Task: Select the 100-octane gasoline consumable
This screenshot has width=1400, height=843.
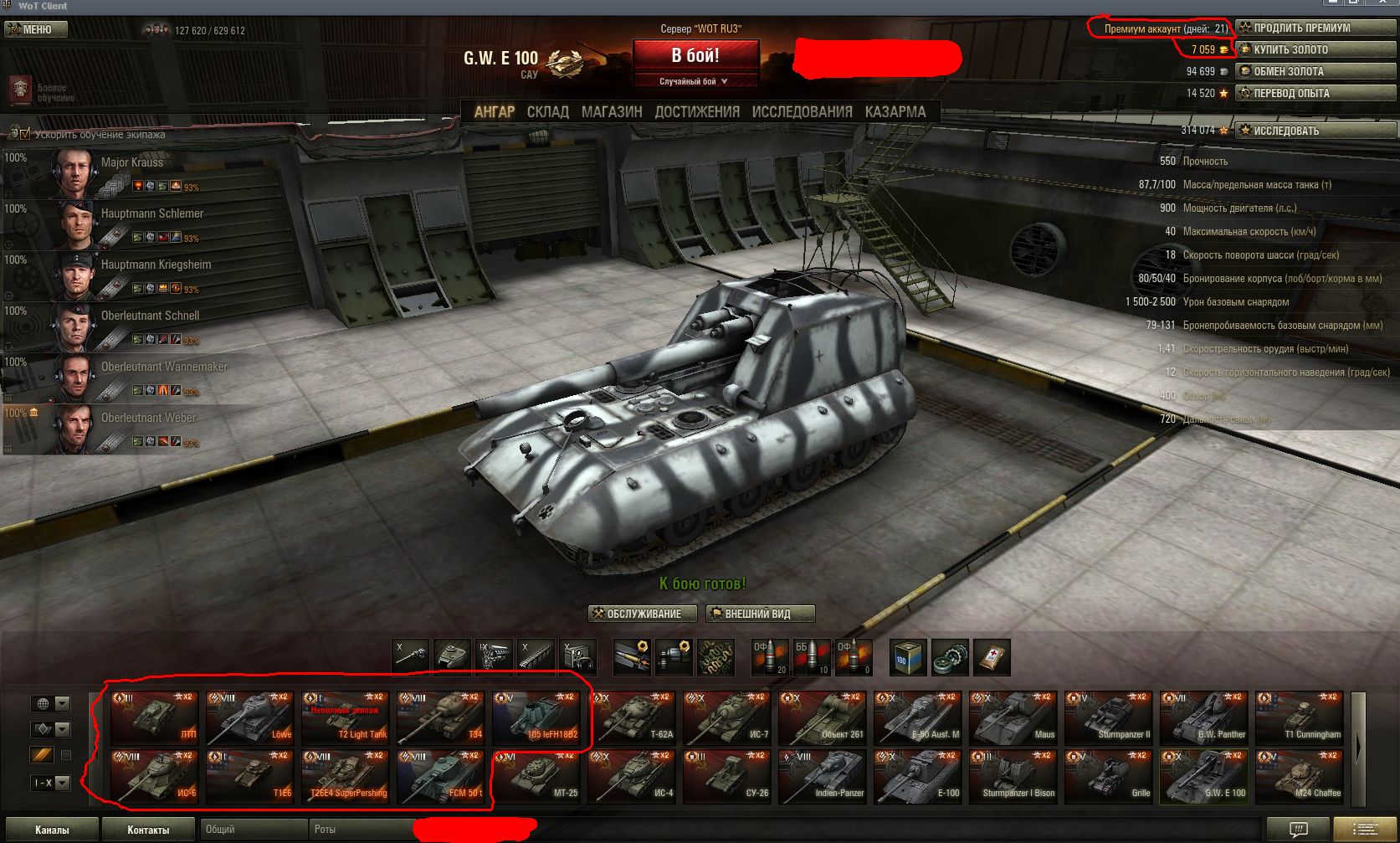Action: (909, 657)
